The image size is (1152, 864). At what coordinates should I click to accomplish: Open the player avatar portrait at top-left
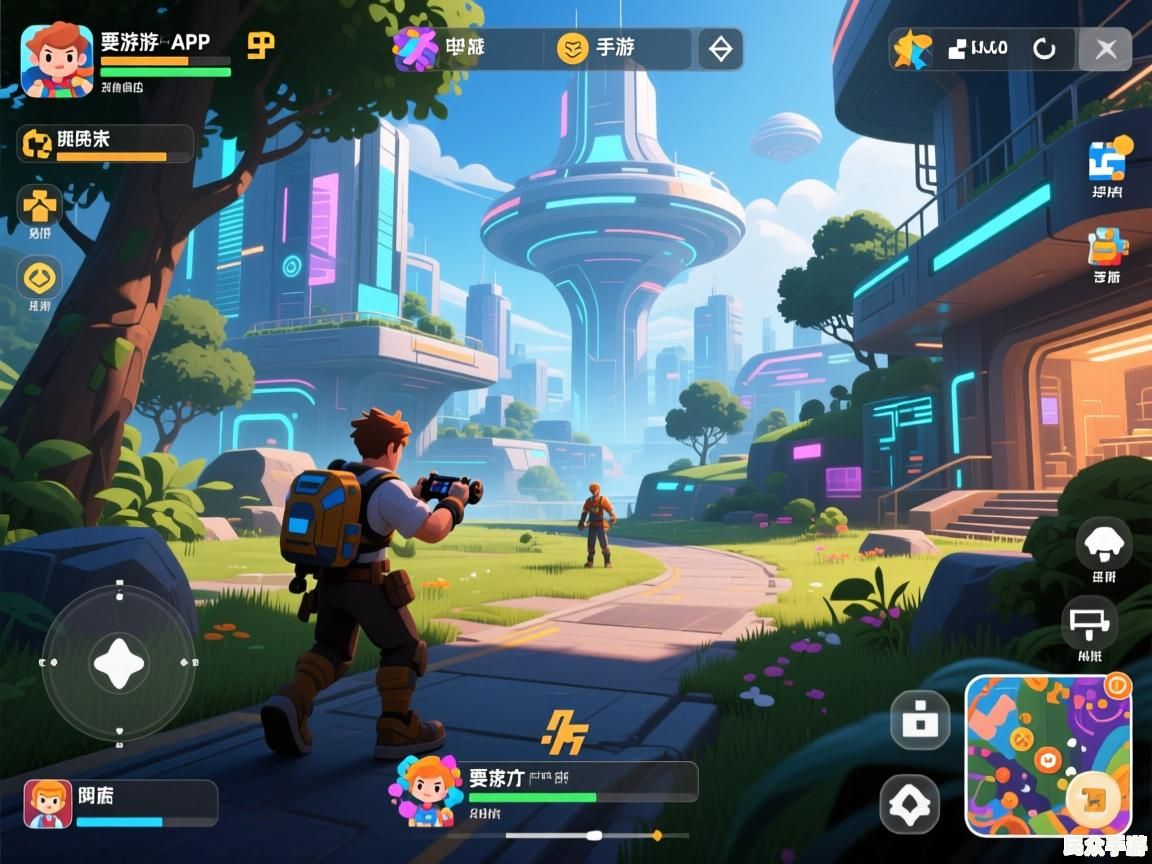point(57,60)
